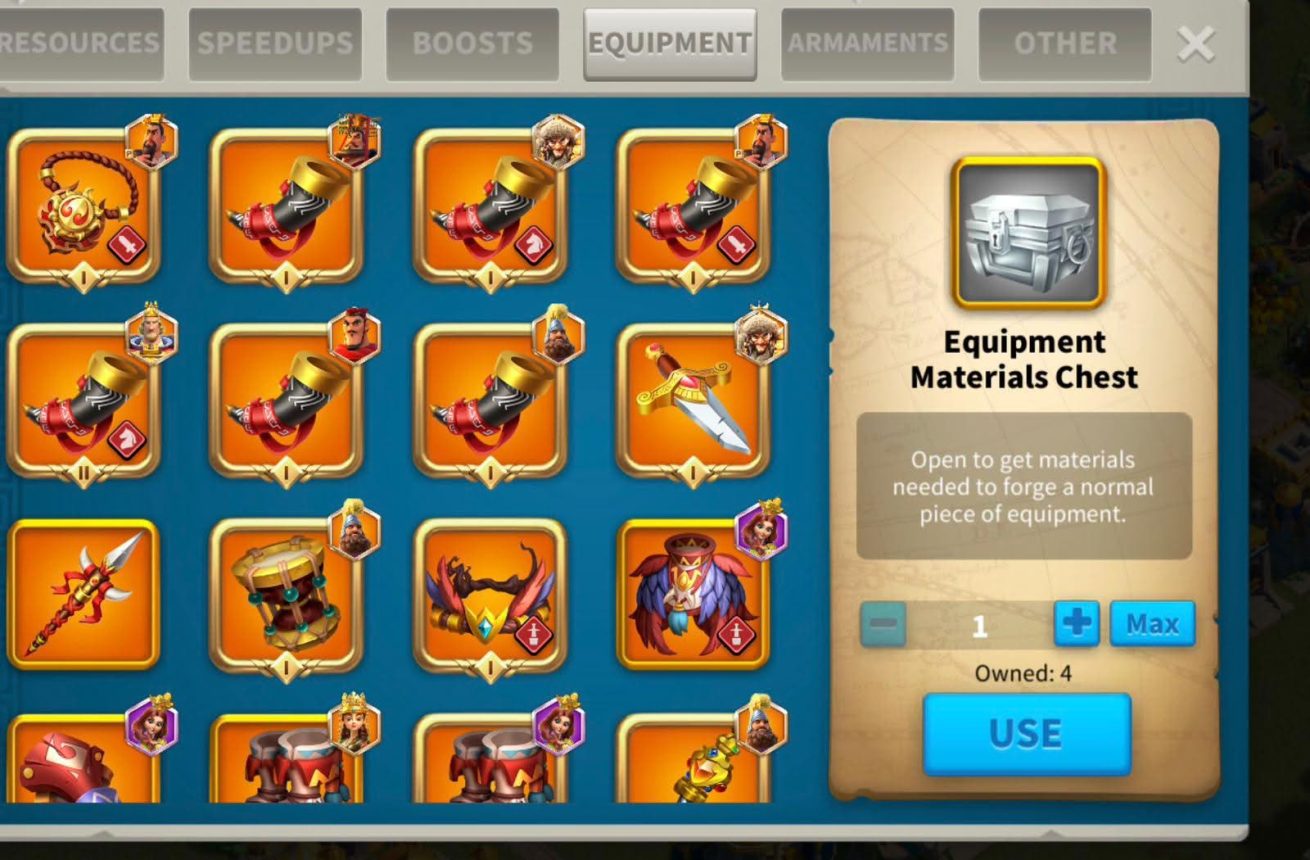
Task: Use the Equipment Materials Chest
Action: tap(1026, 734)
